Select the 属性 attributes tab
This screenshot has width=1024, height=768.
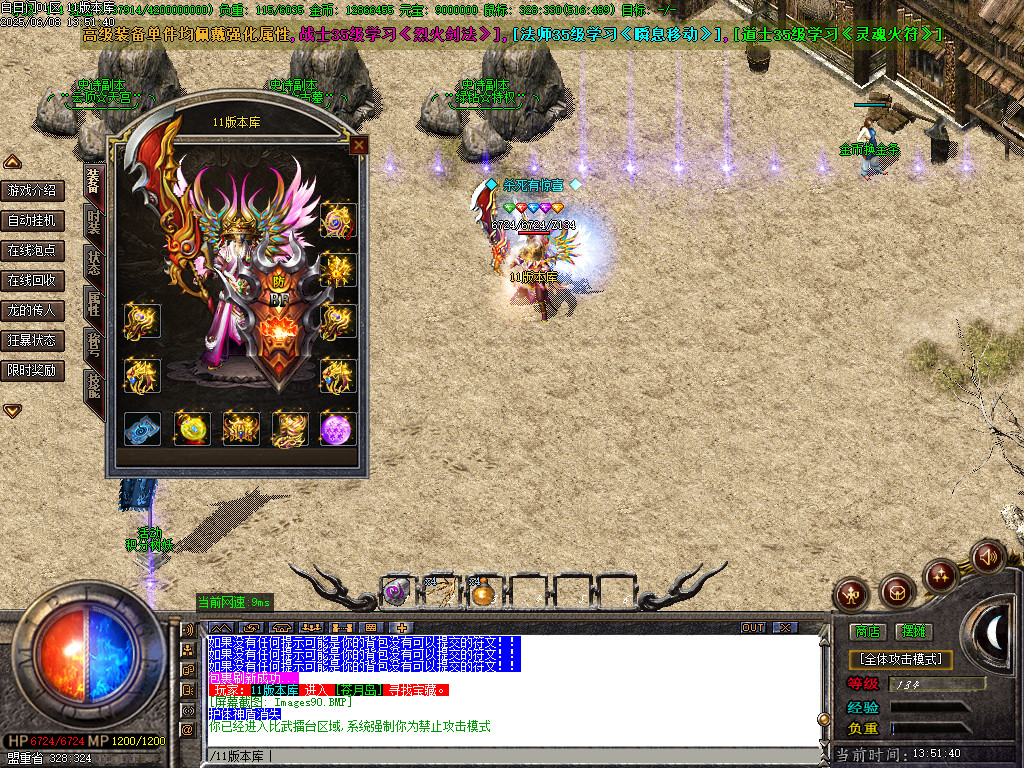(93, 304)
